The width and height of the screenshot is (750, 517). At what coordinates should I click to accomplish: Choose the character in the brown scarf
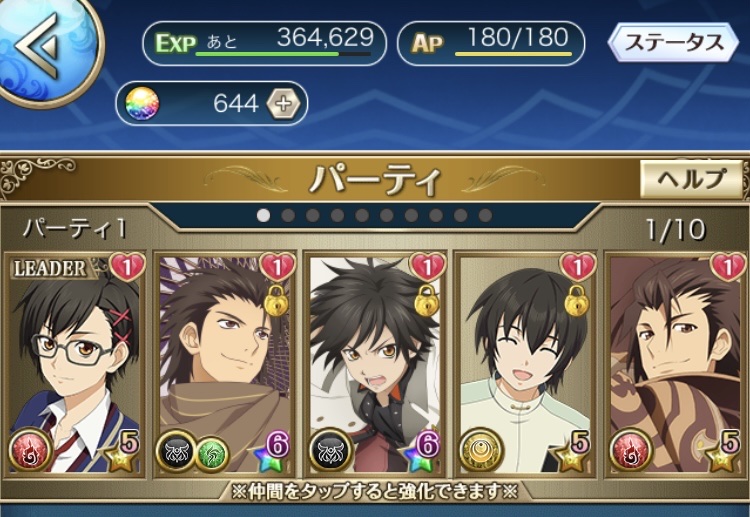(225, 365)
